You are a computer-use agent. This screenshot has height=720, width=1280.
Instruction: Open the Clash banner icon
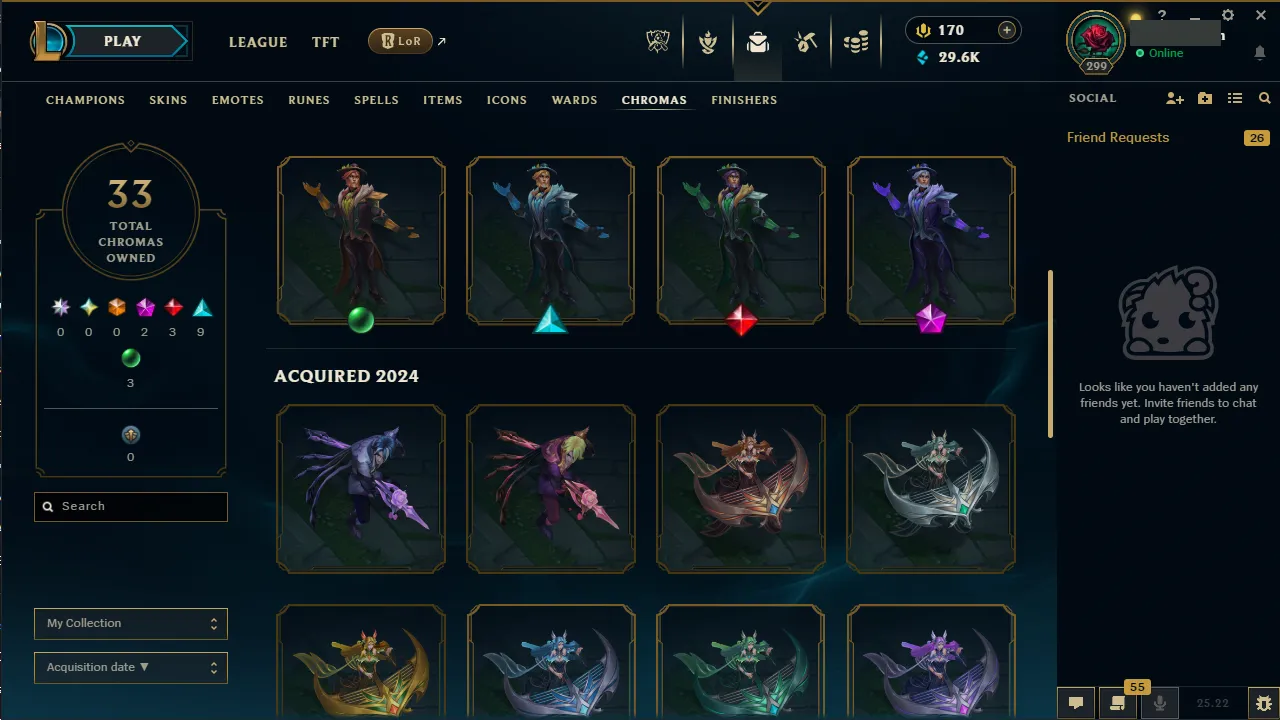tap(708, 41)
